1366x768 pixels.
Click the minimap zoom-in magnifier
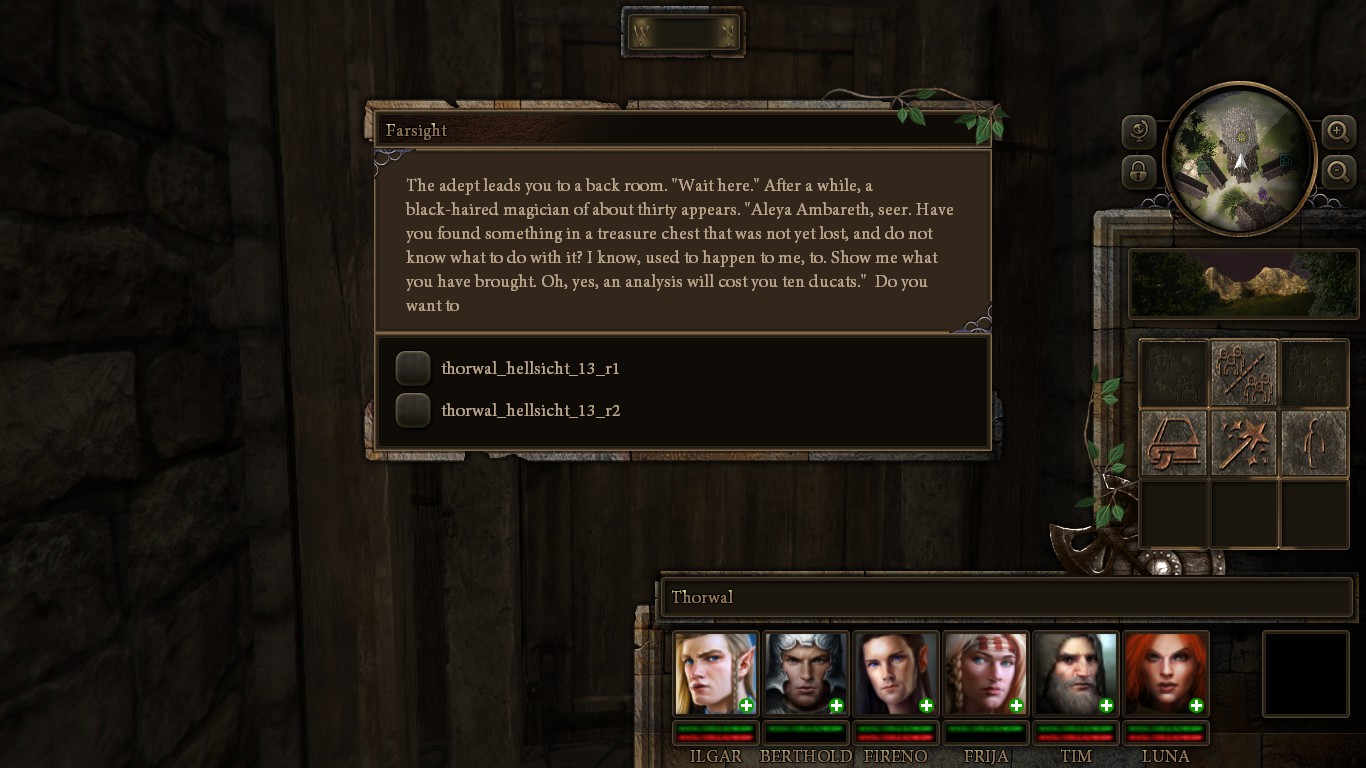[x=1338, y=131]
